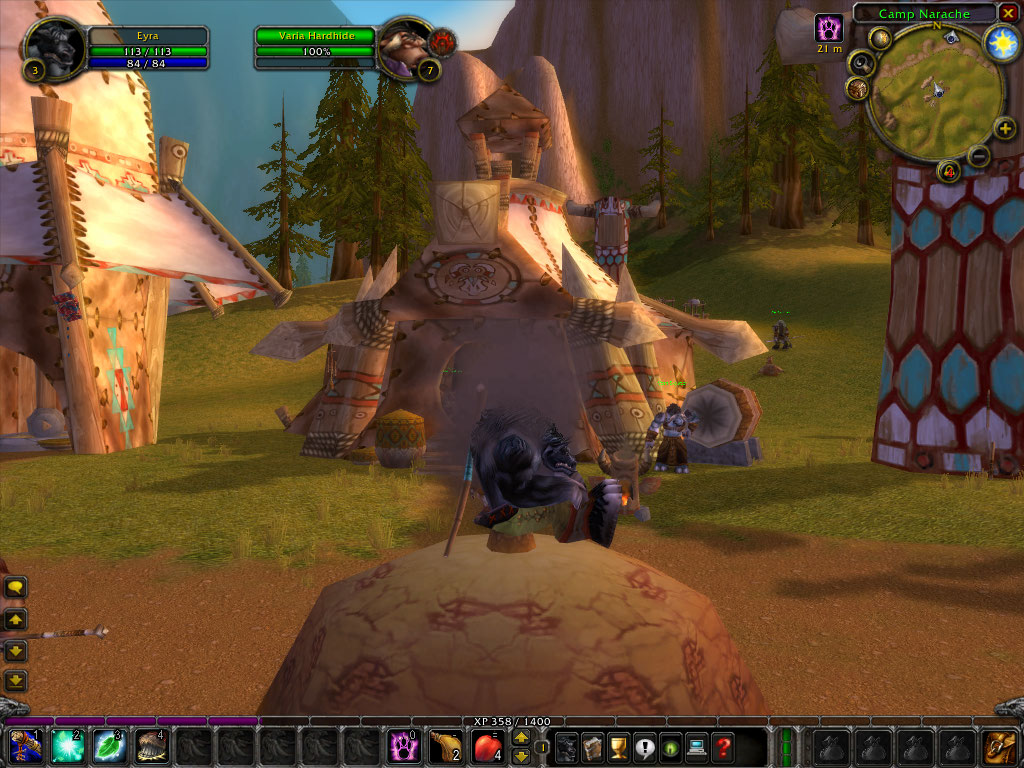Screen dimensions: 1024x768
Task: Open the quest log exclamation mark button
Action: click(644, 747)
